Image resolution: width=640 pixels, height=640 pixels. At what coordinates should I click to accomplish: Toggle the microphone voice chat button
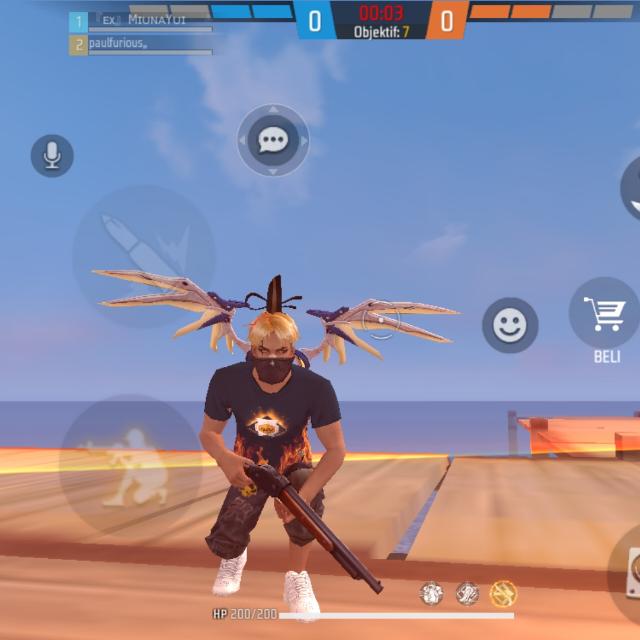click(52, 156)
